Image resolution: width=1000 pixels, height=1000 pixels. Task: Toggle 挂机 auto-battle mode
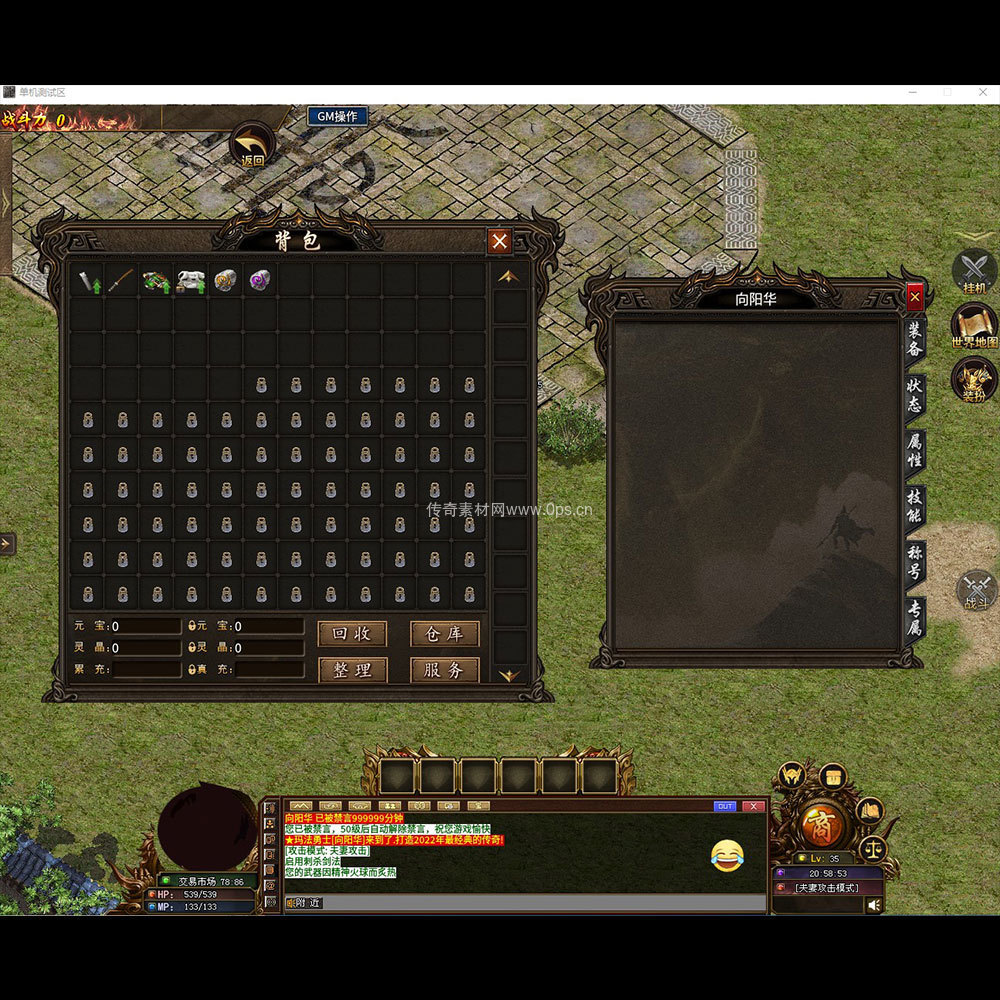[x=974, y=270]
